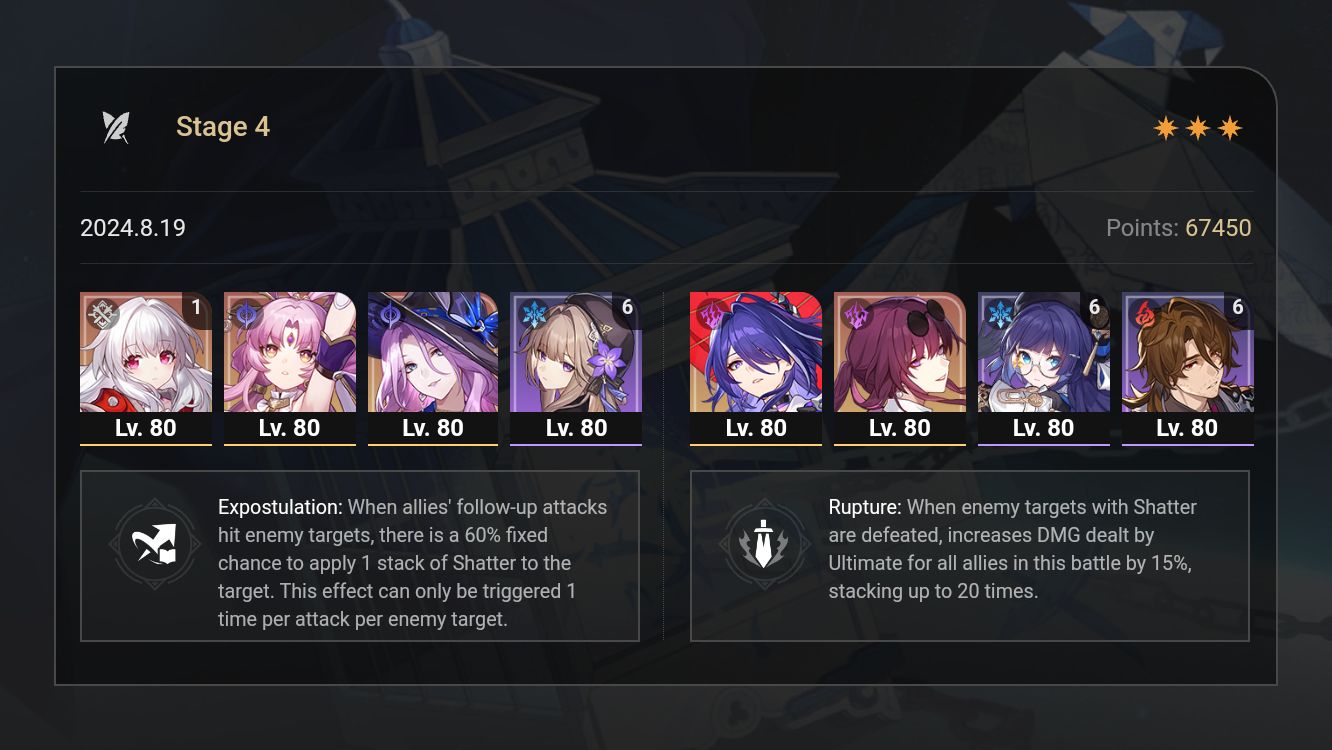
Task: Select the Rupture dagger buff icon
Action: (x=766, y=544)
